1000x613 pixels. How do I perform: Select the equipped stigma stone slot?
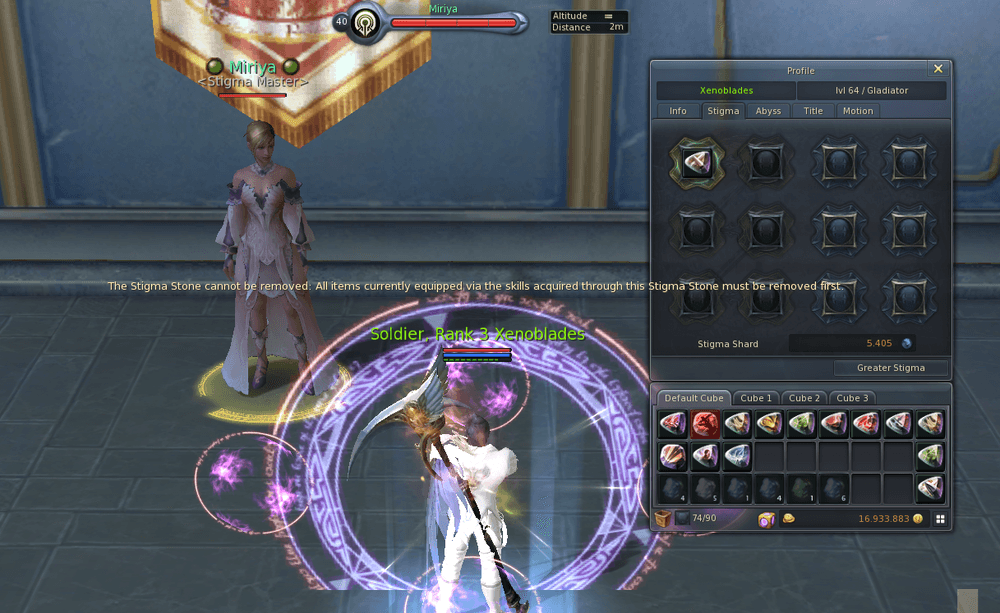click(696, 161)
